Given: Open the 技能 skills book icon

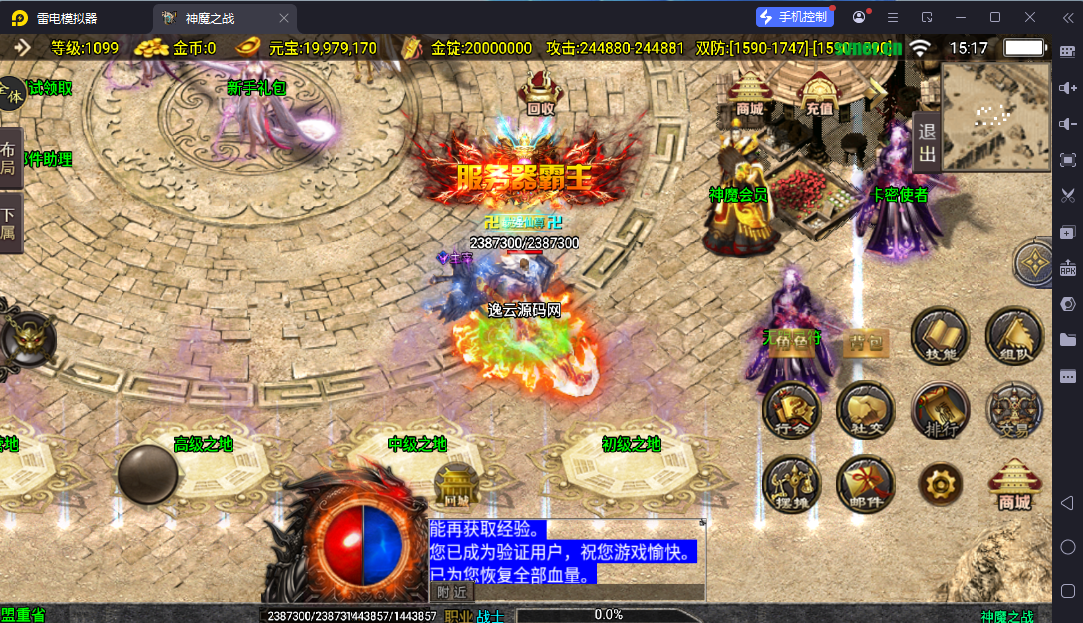Looking at the screenshot, I should (x=940, y=336).
